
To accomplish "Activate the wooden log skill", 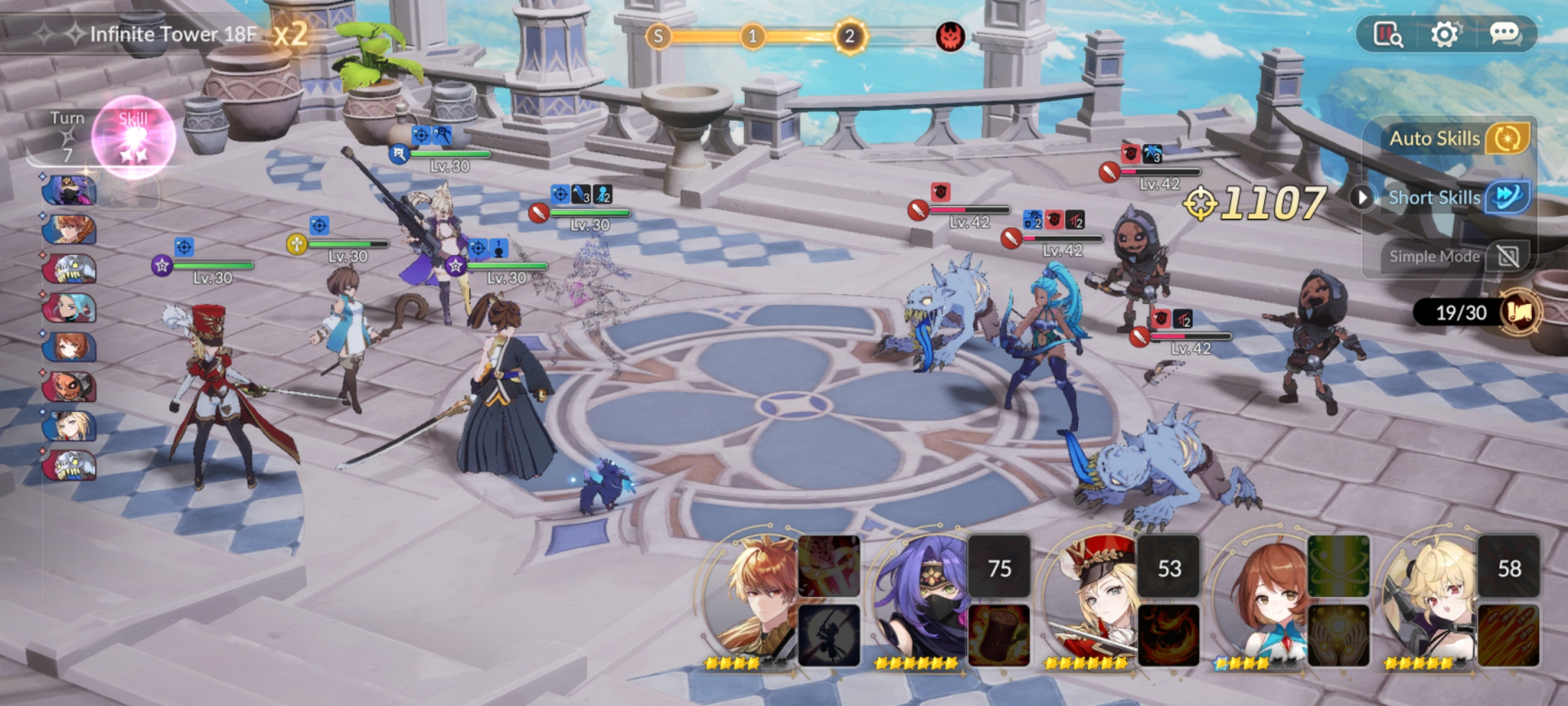I will (999, 635).
